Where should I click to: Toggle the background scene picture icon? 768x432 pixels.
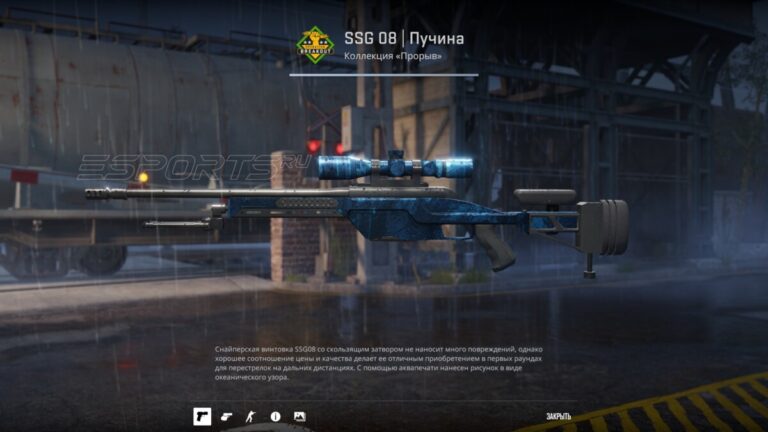click(299, 416)
